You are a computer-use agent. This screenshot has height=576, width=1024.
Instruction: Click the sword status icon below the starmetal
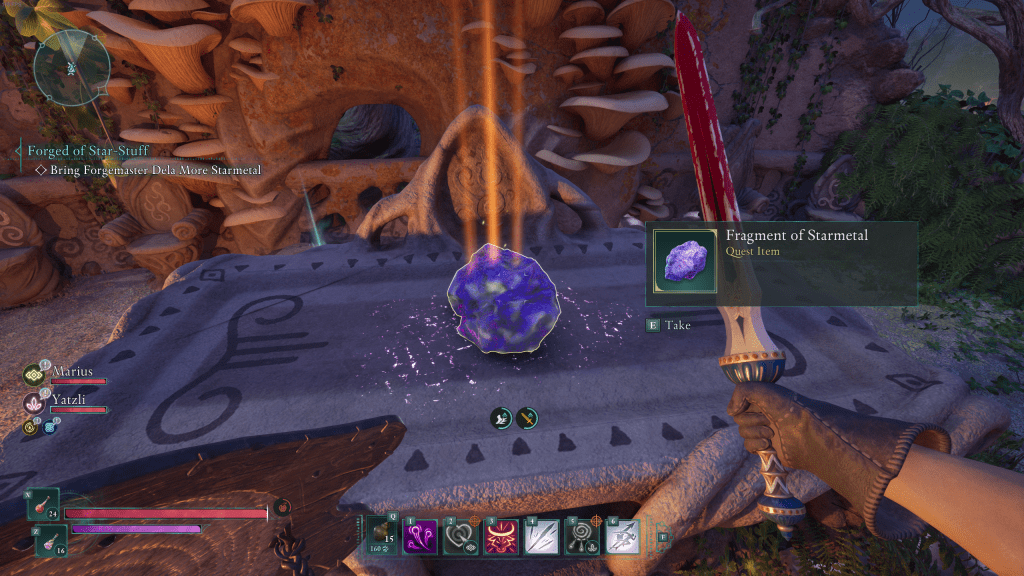527,419
